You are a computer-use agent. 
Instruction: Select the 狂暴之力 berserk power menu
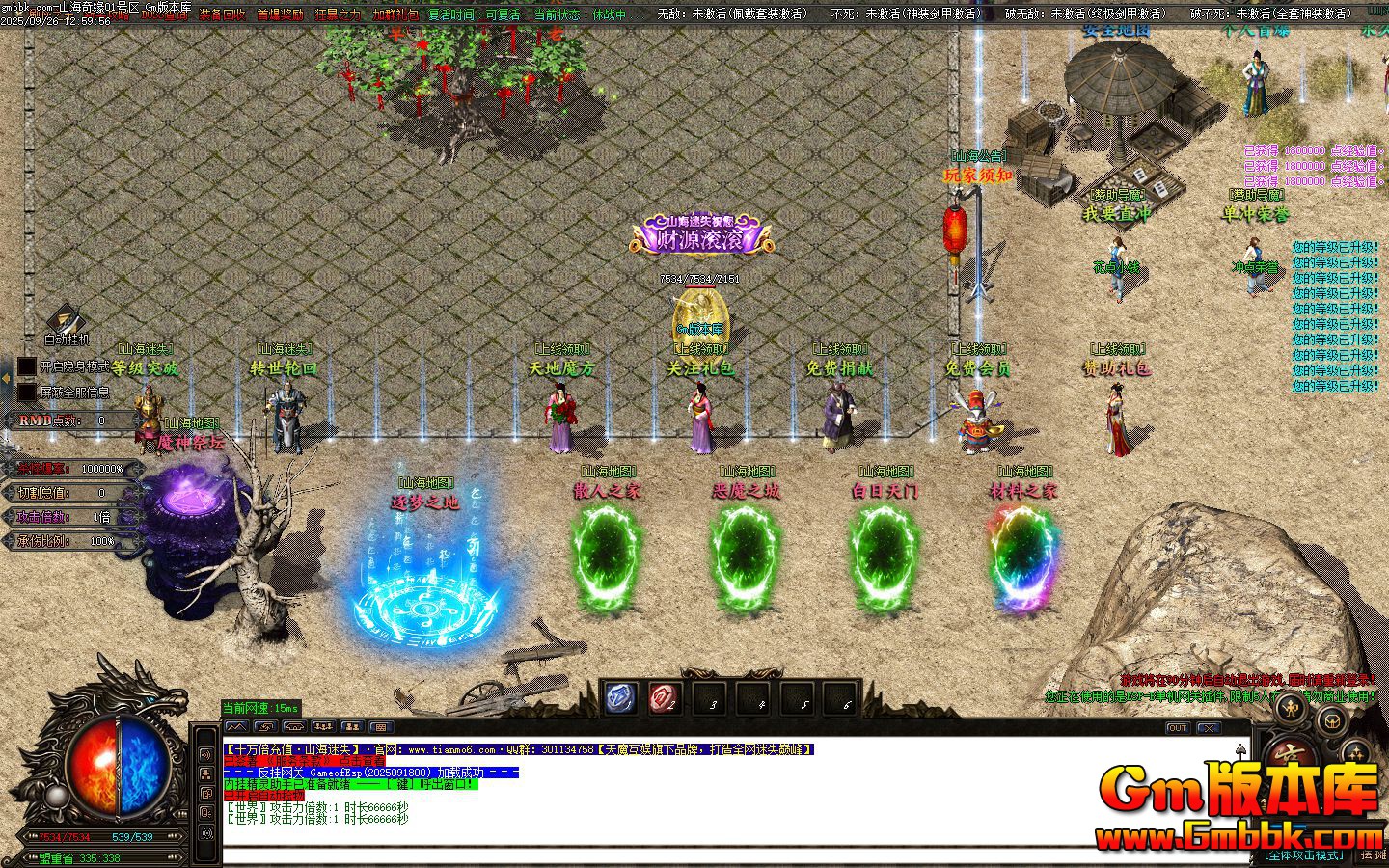[338, 14]
